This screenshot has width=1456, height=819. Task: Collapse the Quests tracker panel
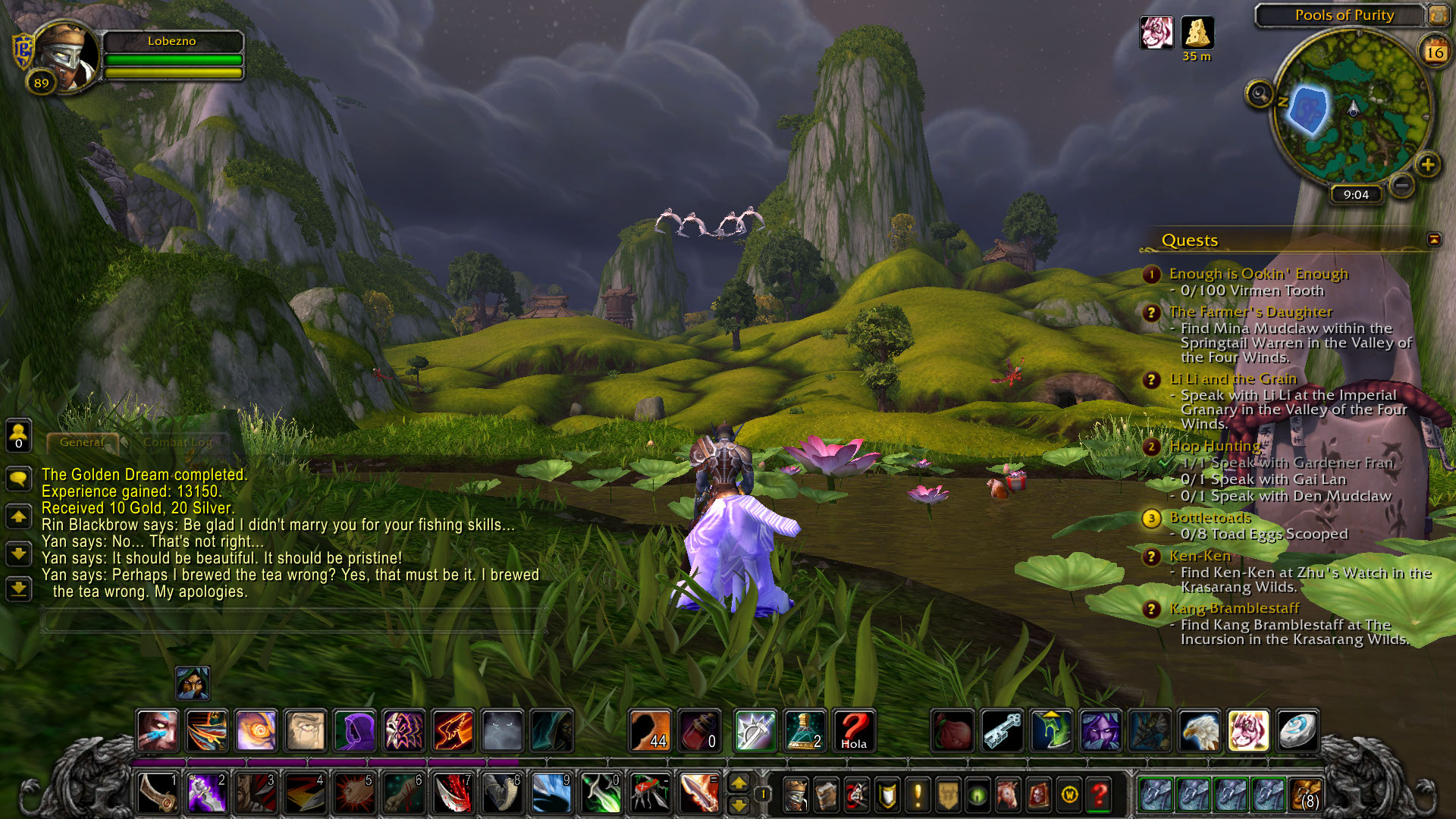pyautogui.click(x=1434, y=240)
